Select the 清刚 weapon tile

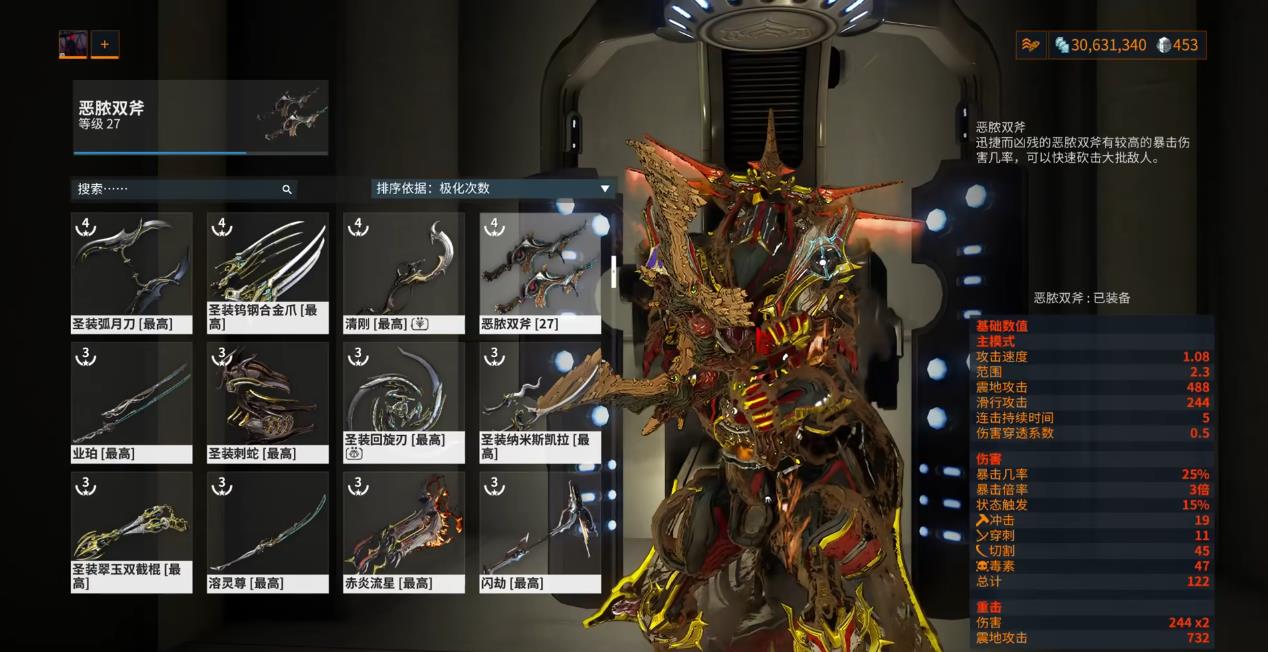(x=403, y=272)
